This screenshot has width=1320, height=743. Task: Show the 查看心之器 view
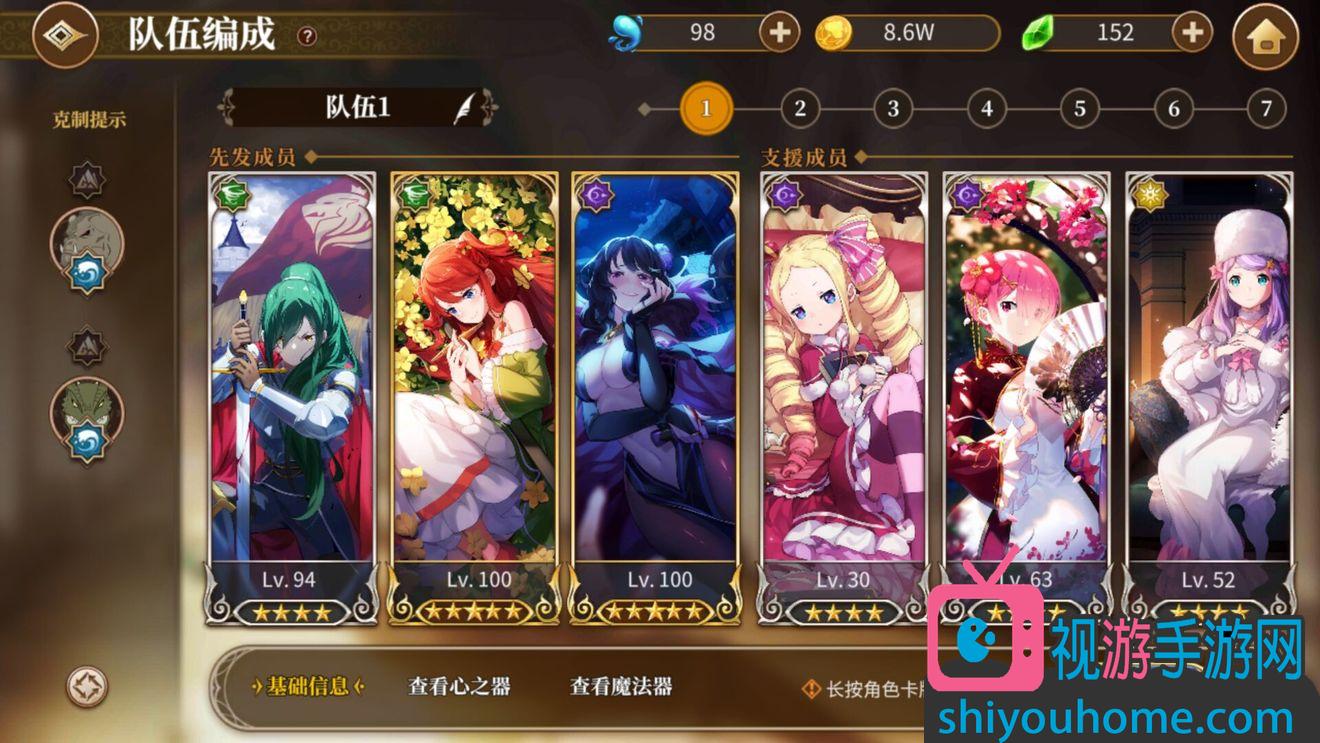coord(459,686)
